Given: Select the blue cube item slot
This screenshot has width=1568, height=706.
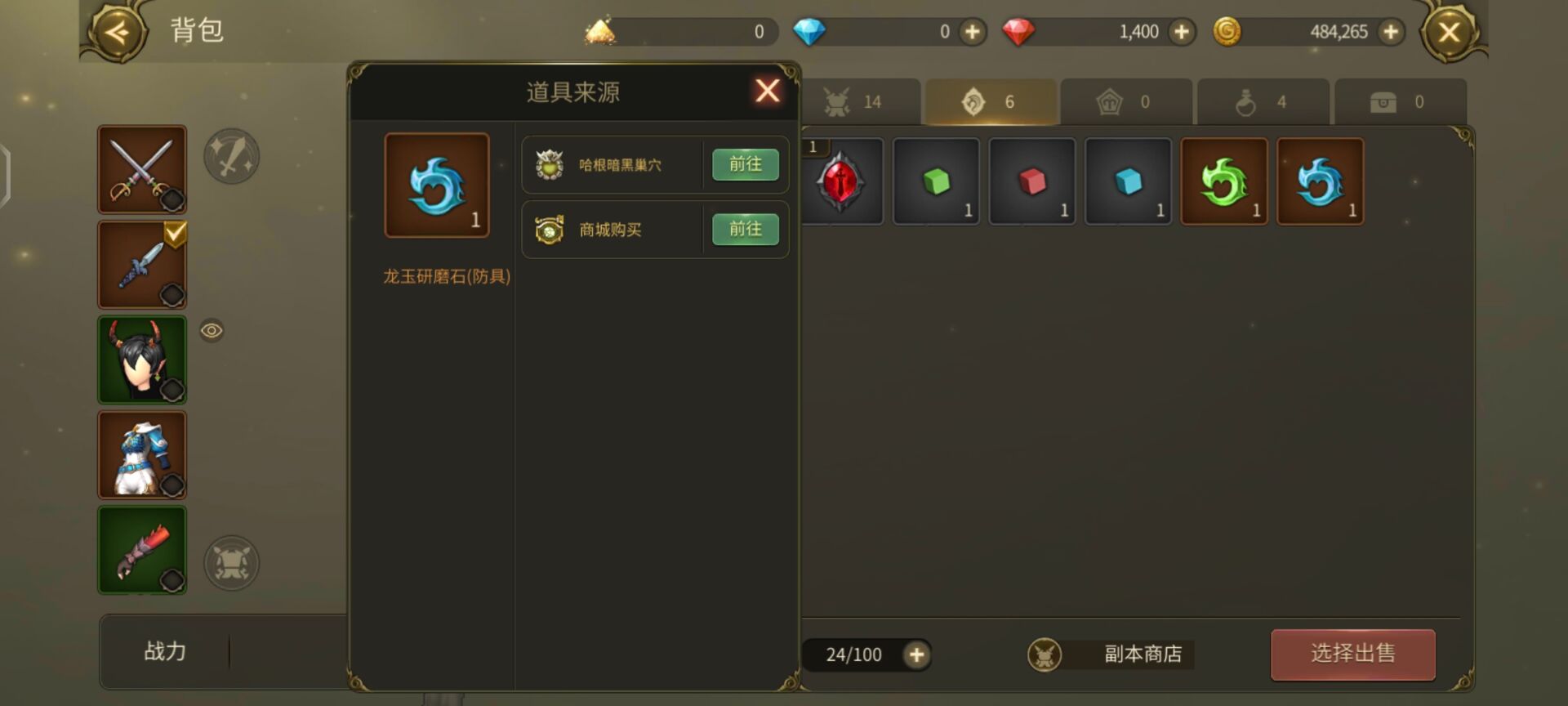Looking at the screenshot, I should coord(1128,181).
